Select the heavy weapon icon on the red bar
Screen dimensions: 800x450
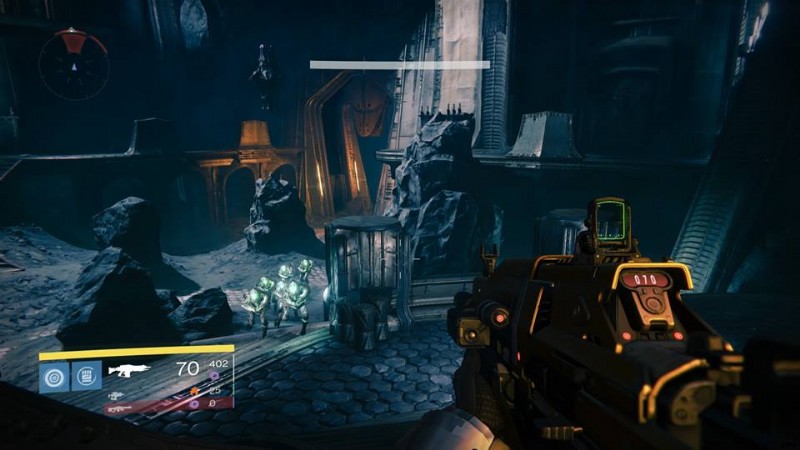[118, 407]
